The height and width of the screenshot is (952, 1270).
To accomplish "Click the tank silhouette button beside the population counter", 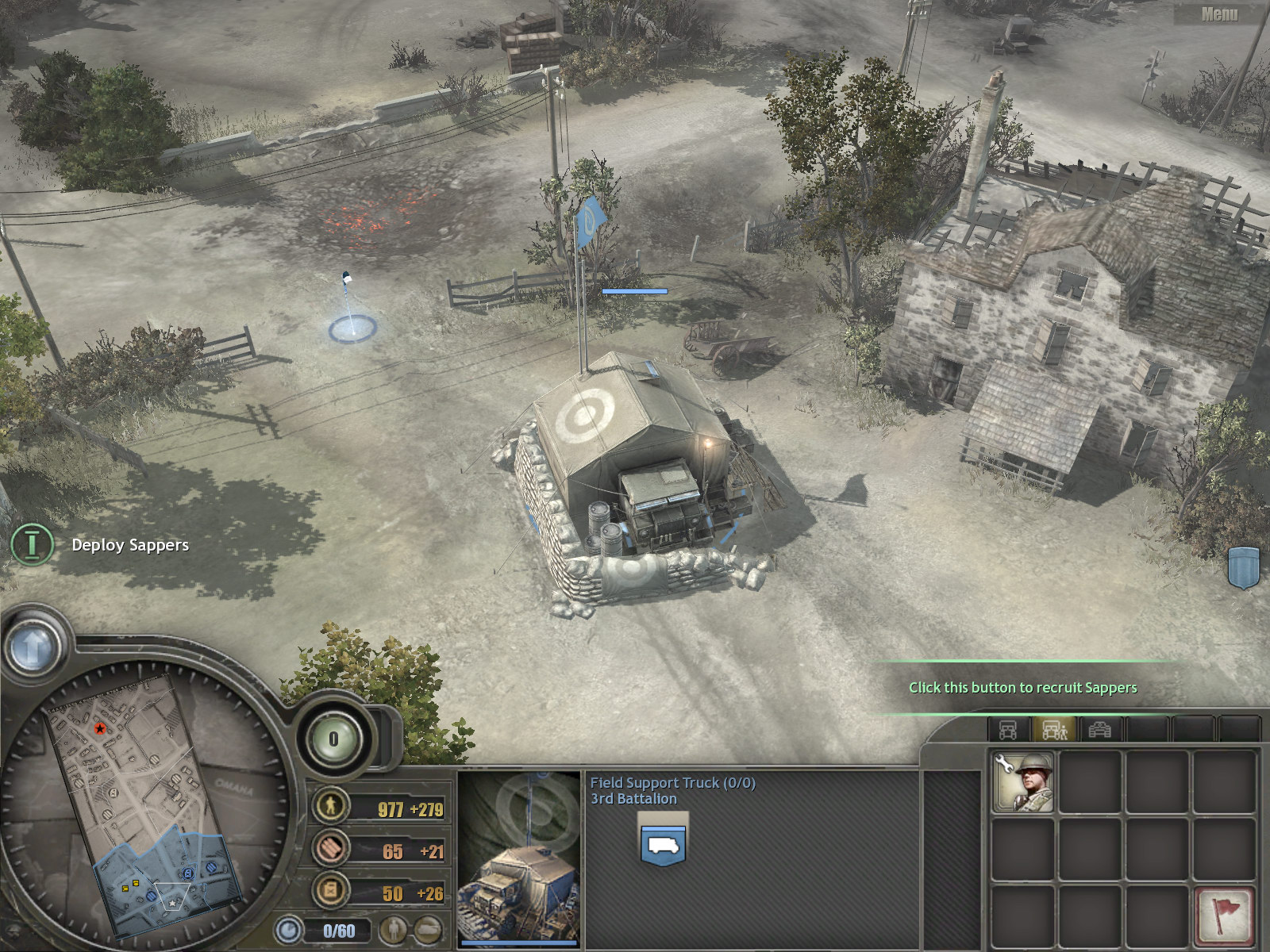I will click(427, 930).
